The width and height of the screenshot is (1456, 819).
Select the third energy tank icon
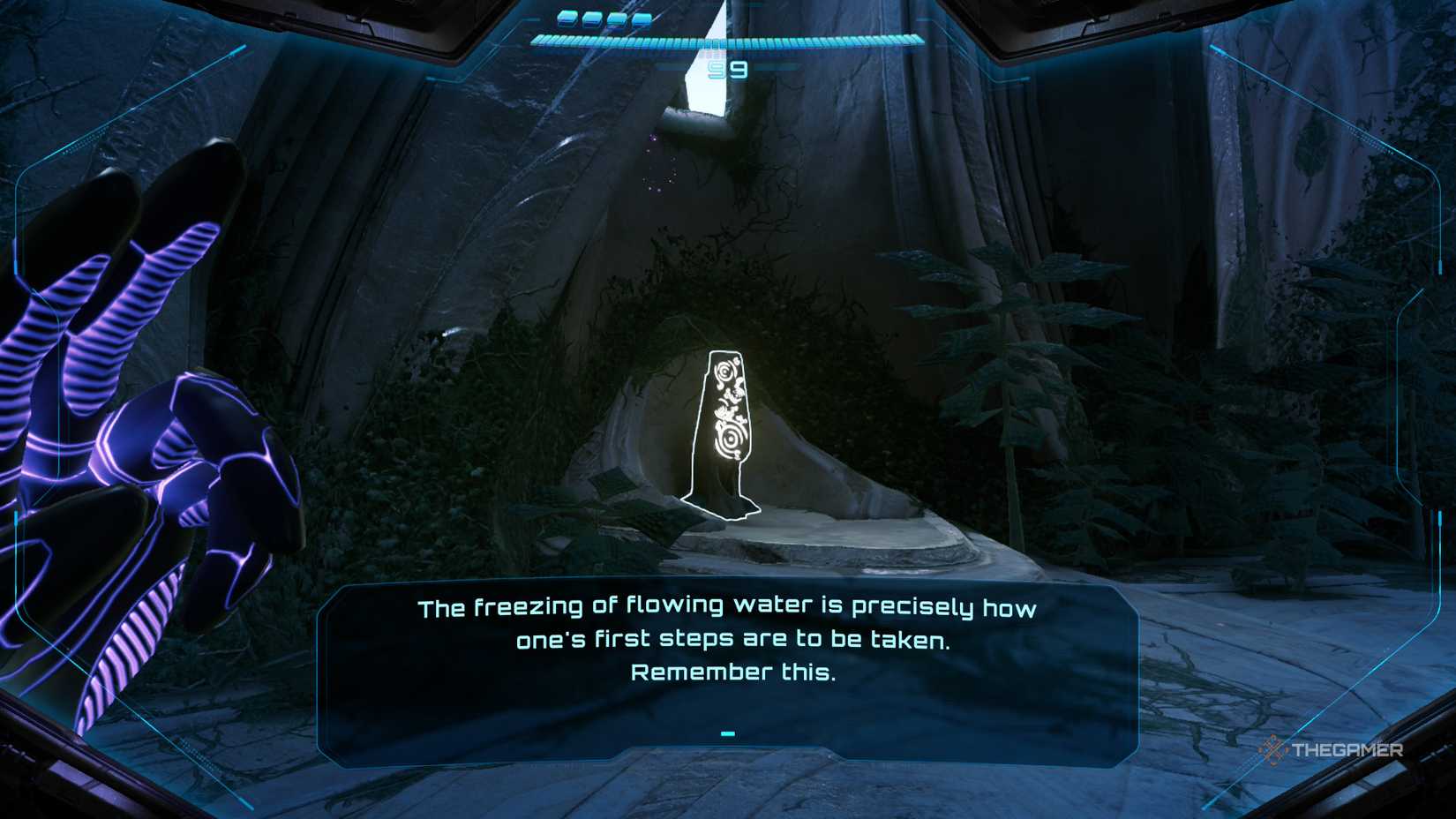618,19
